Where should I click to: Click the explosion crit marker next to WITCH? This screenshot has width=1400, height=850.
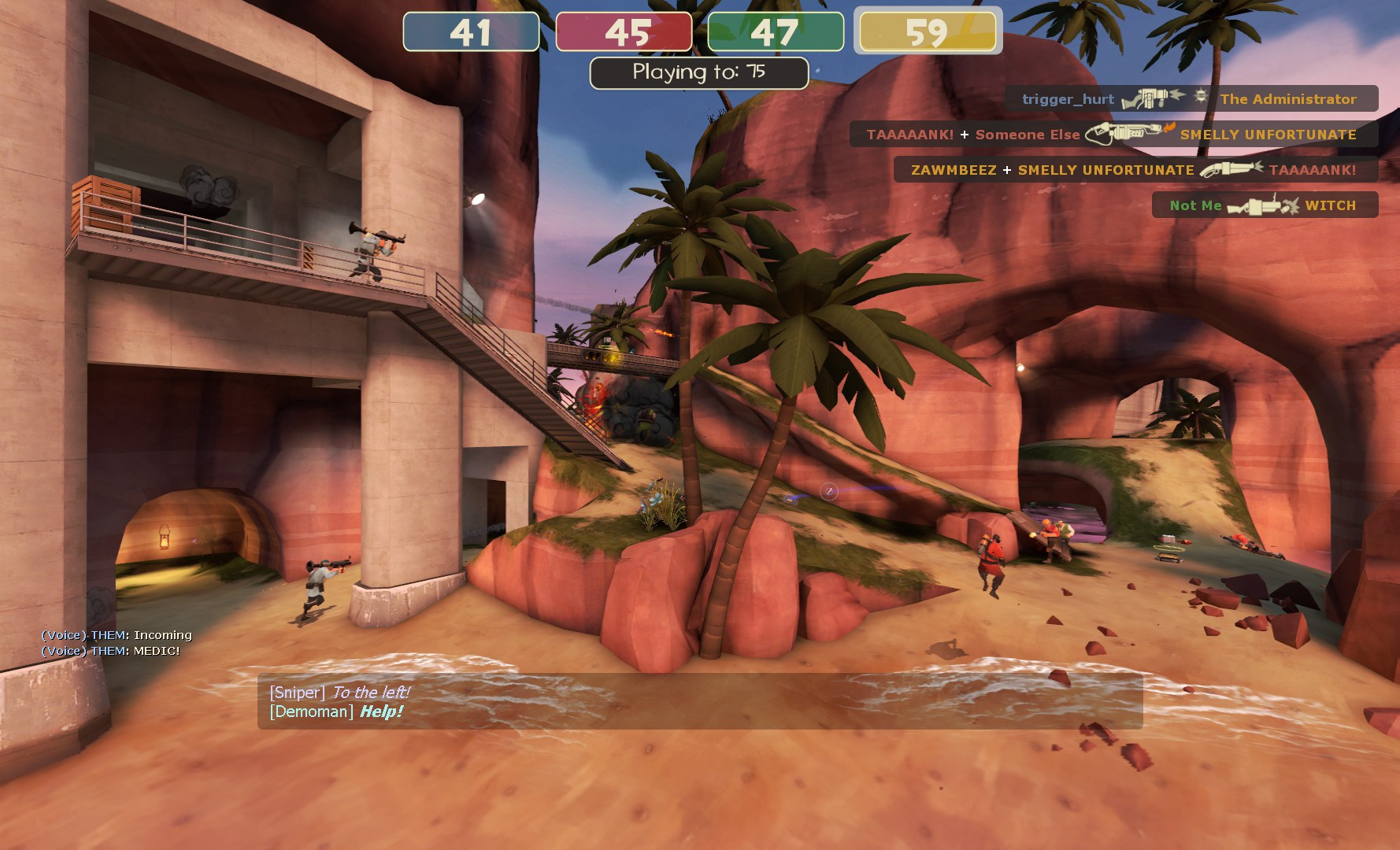(x=1291, y=206)
